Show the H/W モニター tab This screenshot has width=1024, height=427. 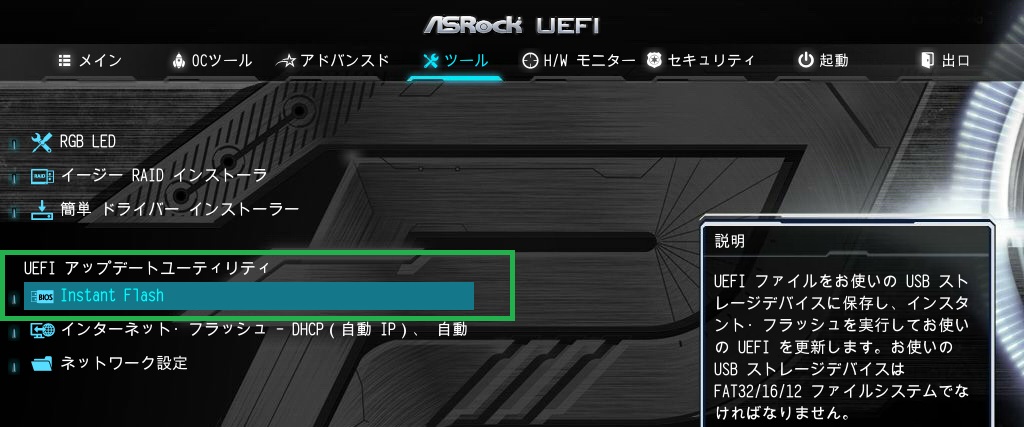click(579, 61)
